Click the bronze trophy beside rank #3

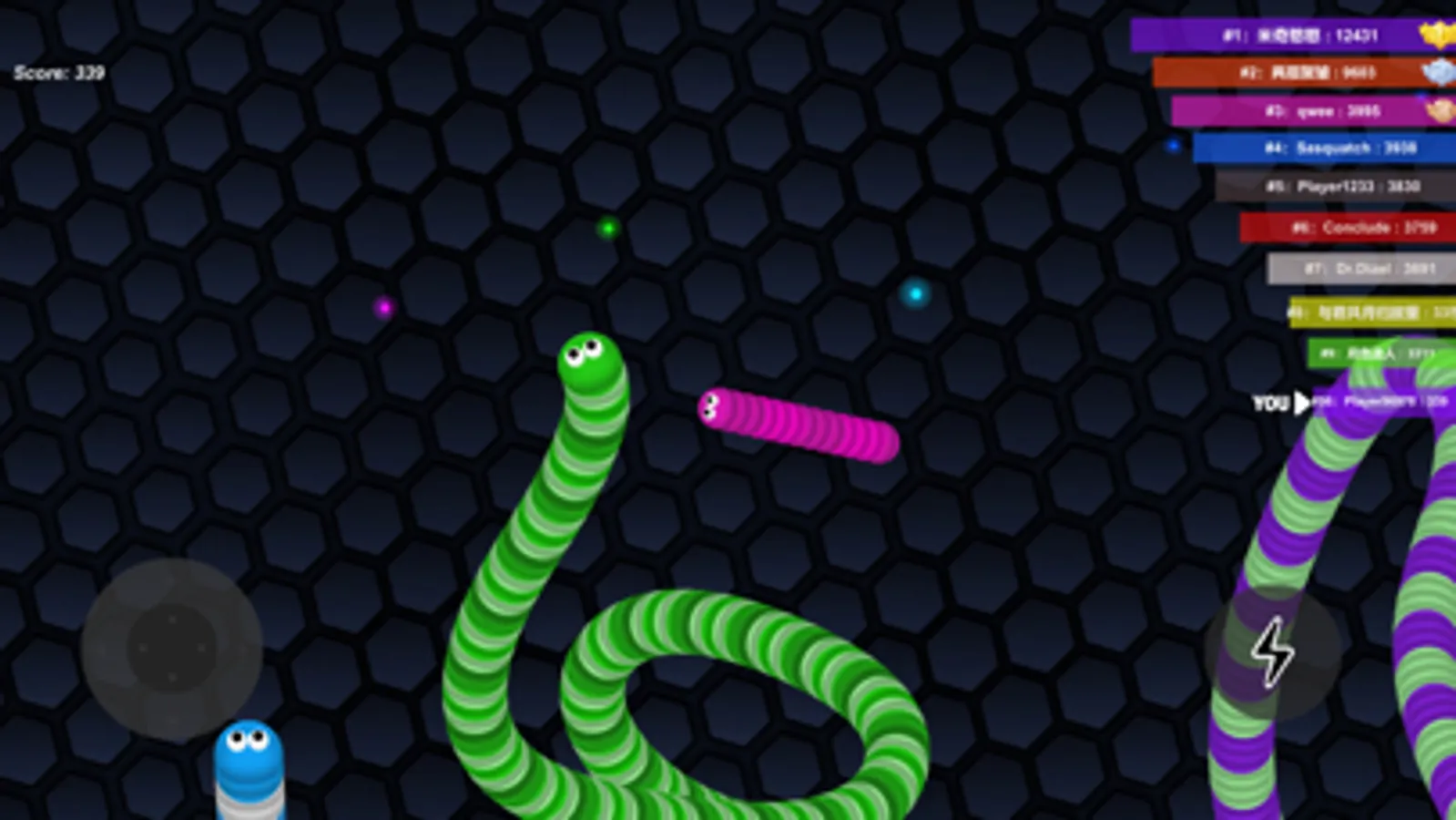point(1437,110)
